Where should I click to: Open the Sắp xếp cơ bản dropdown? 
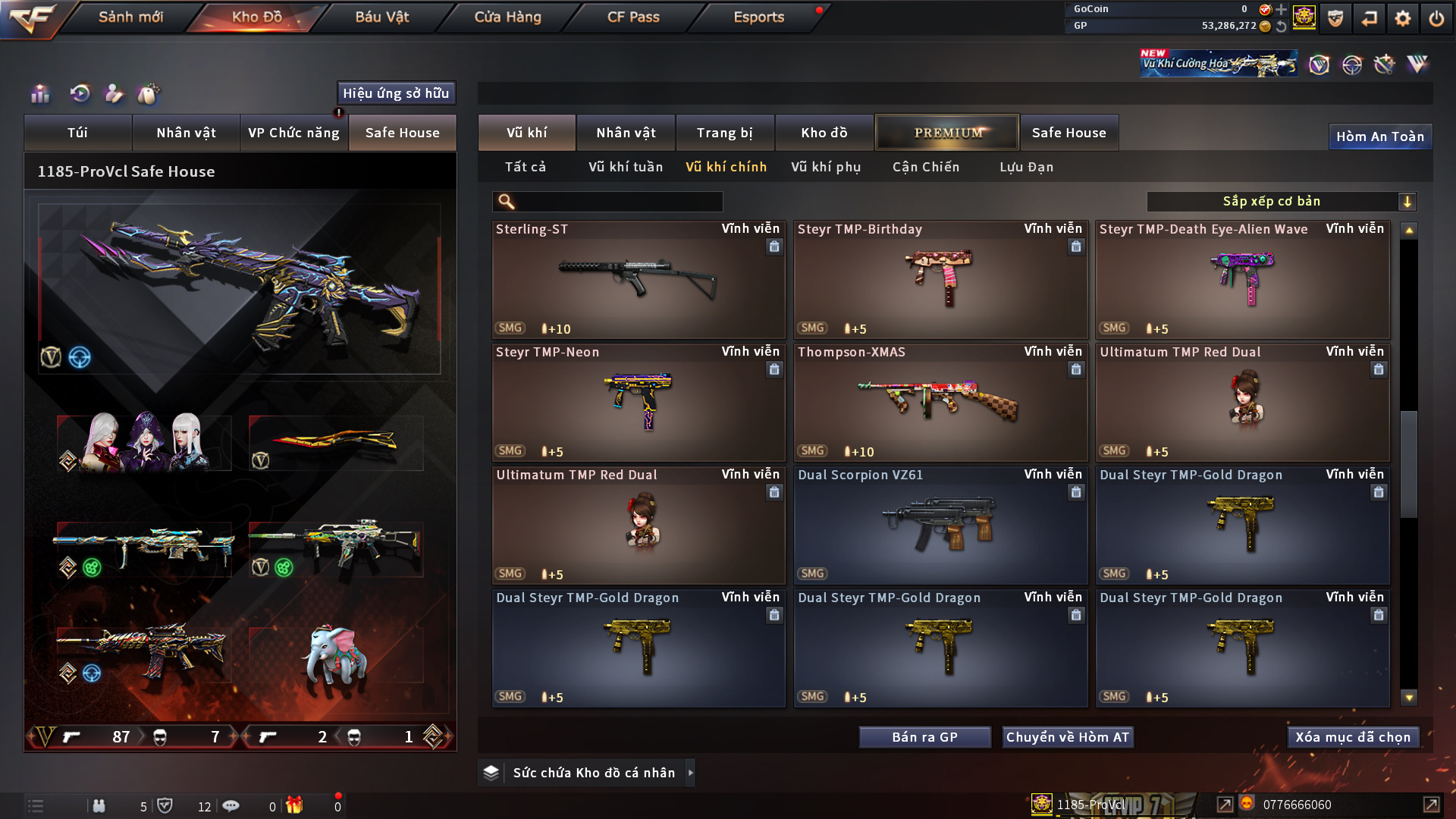click(x=1281, y=202)
